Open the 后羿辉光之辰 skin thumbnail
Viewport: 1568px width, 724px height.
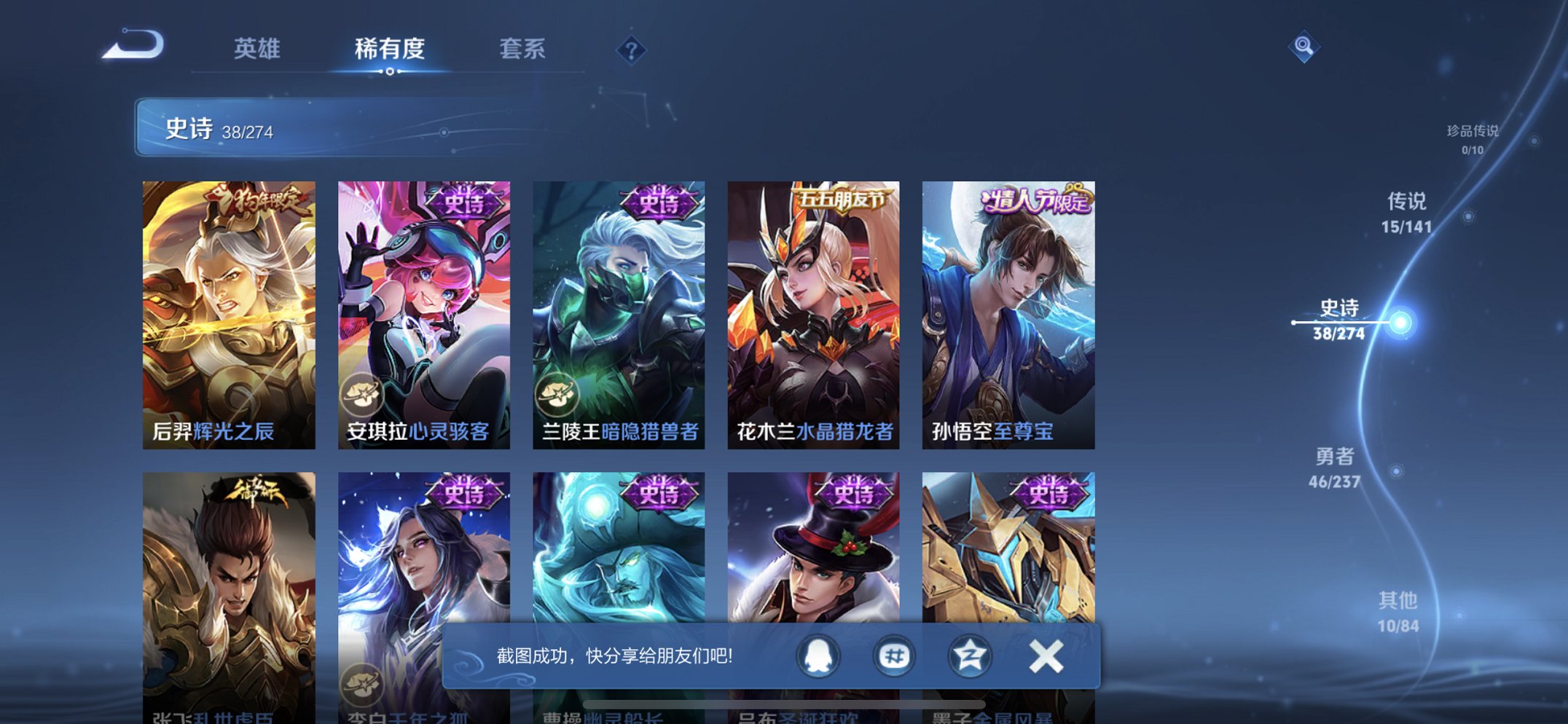click(x=233, y=313)
